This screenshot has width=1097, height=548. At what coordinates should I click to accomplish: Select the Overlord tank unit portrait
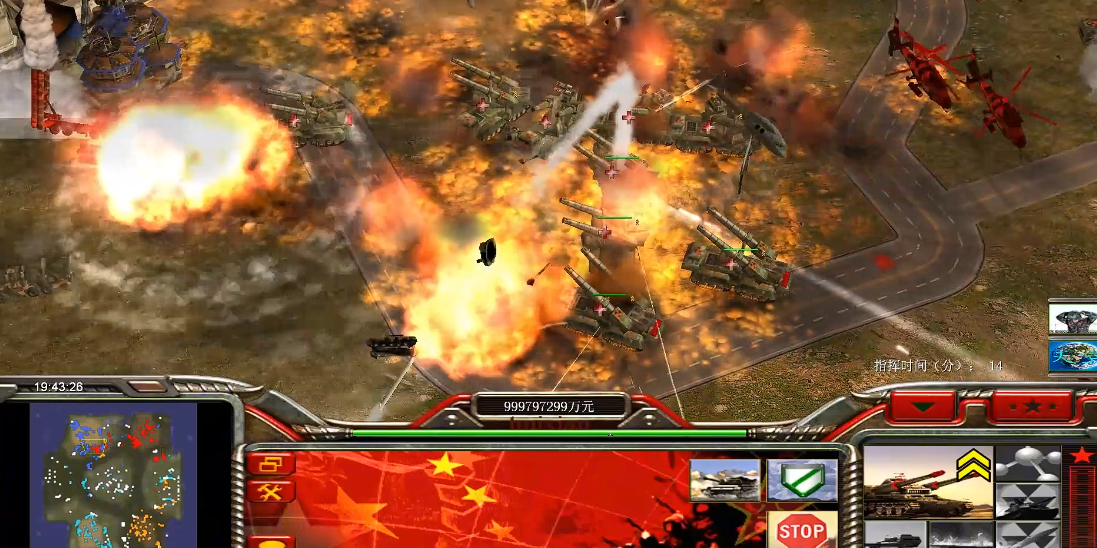tap(927, 482)
